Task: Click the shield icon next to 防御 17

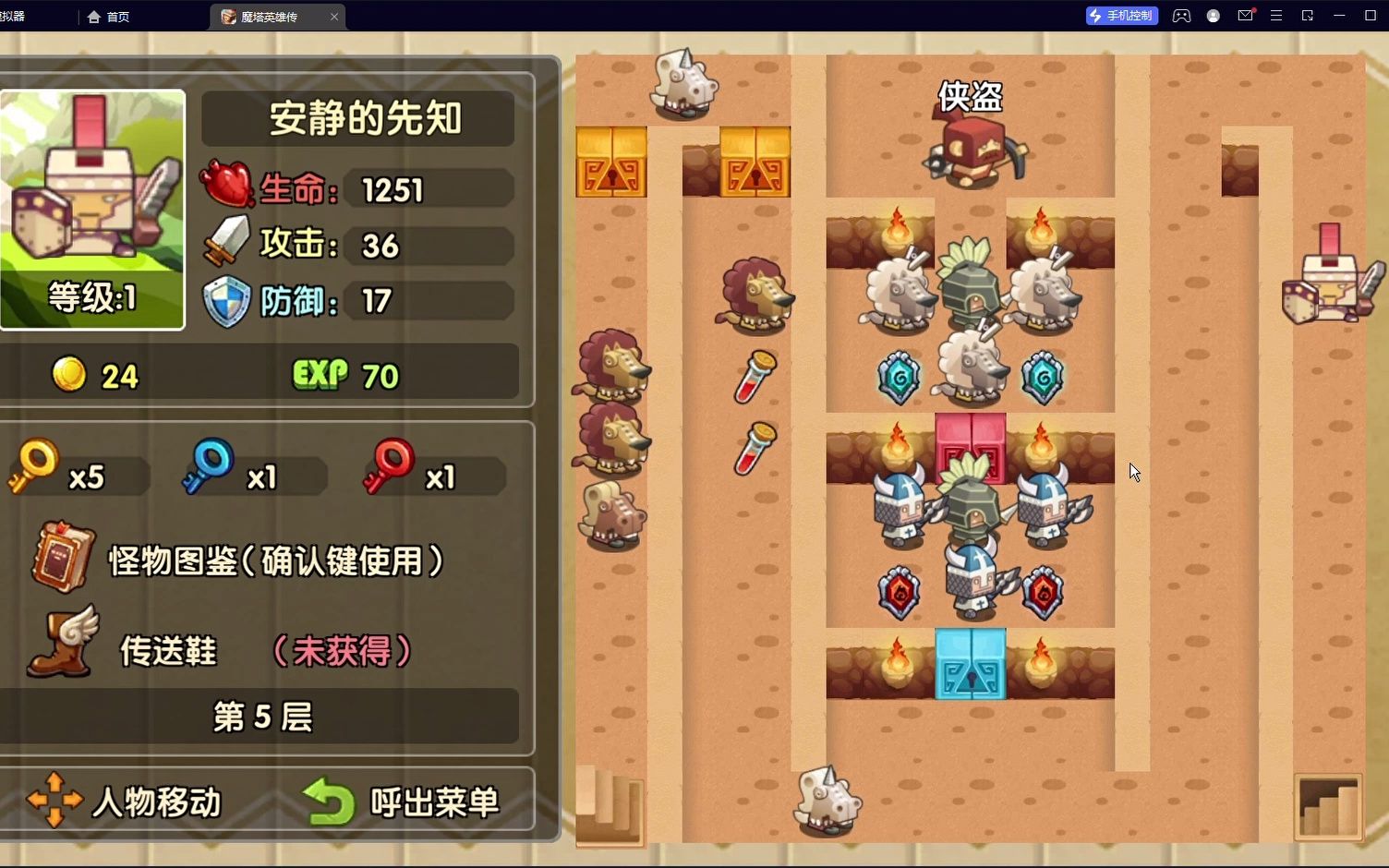Action: click(x=224, y=301)
